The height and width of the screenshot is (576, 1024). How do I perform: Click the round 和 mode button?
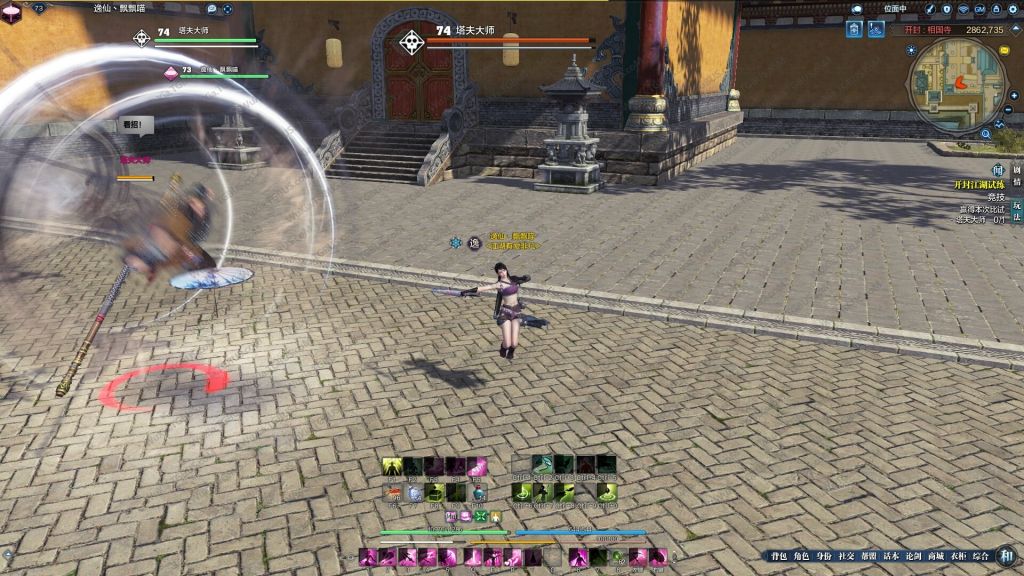pos(1007,556)
